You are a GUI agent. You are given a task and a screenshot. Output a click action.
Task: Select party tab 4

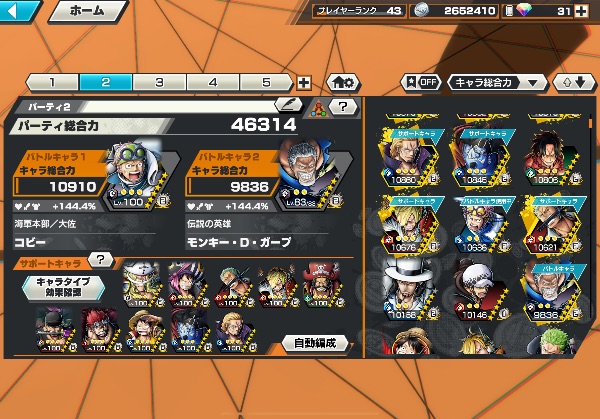(213, 83)
